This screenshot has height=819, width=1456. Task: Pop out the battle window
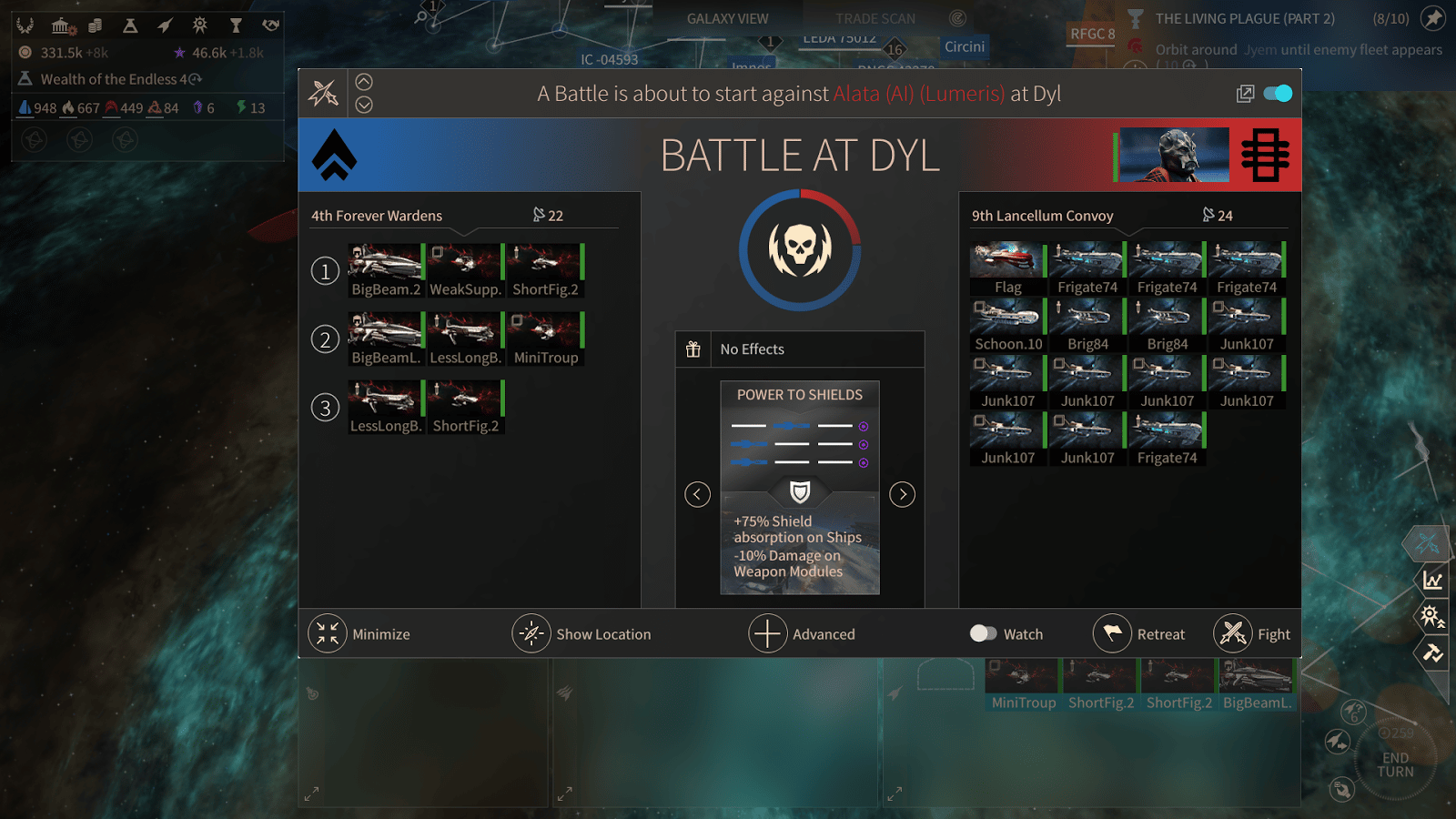coord(1245,94)
